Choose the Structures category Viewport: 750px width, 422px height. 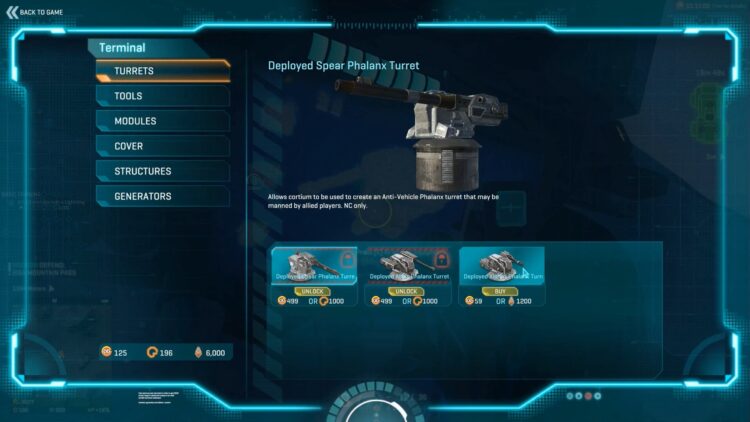point(163,171)
